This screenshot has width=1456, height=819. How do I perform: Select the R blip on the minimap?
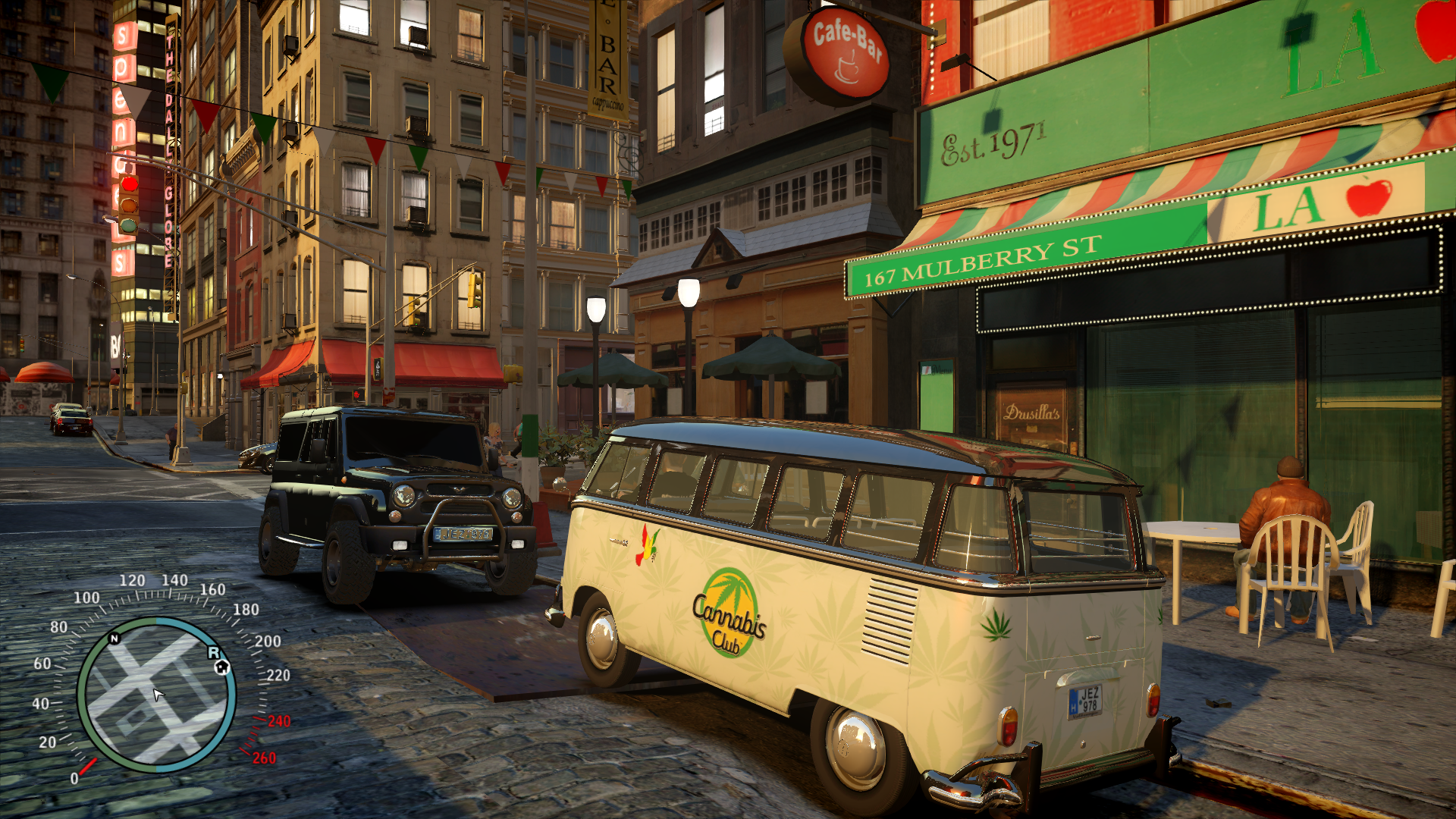click(x=213, y=653)
